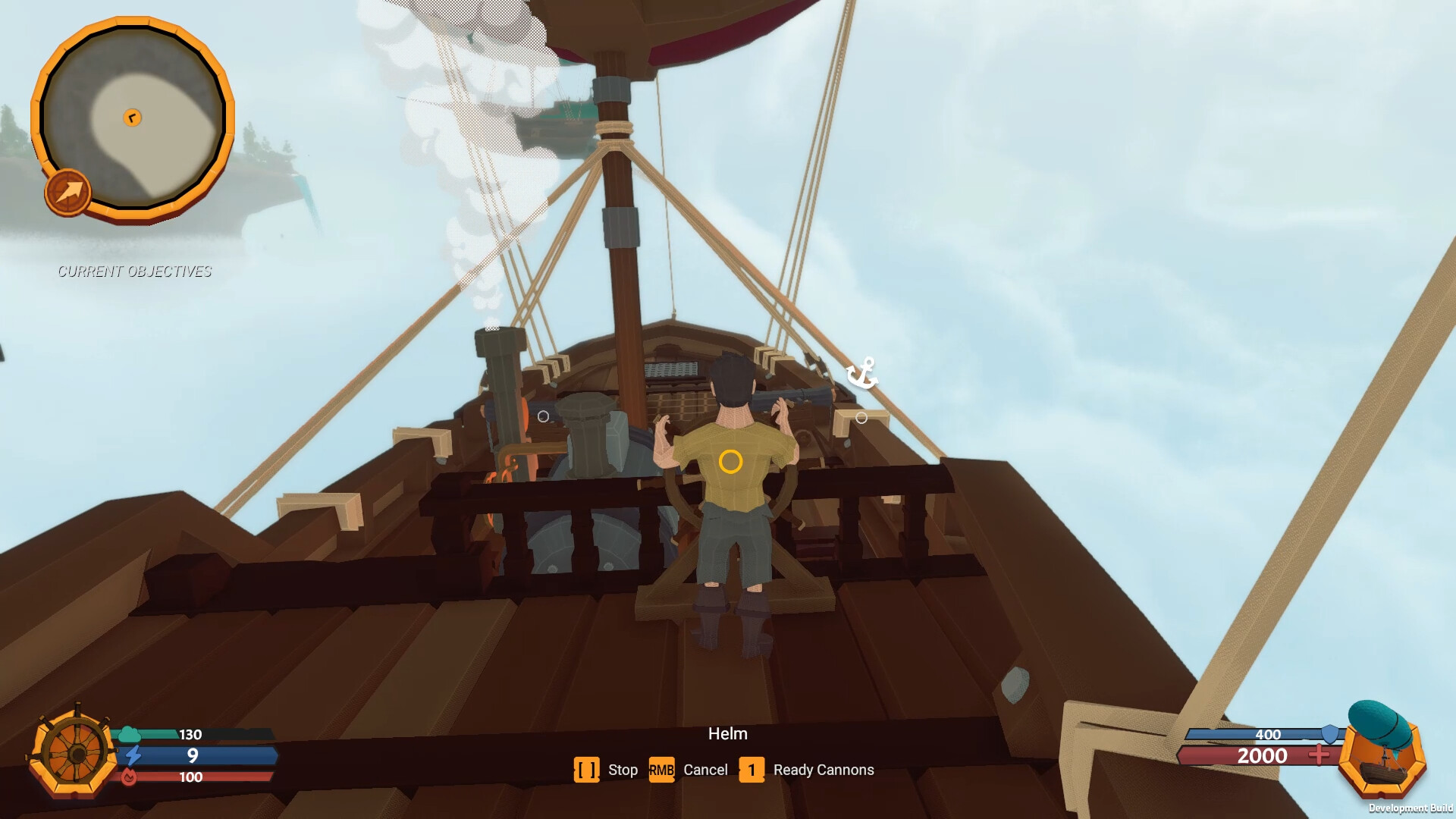The width and height of the screenshot is (1456, 819).
Task: Click the shield armor icon
Action: (x=1329, y=734)
